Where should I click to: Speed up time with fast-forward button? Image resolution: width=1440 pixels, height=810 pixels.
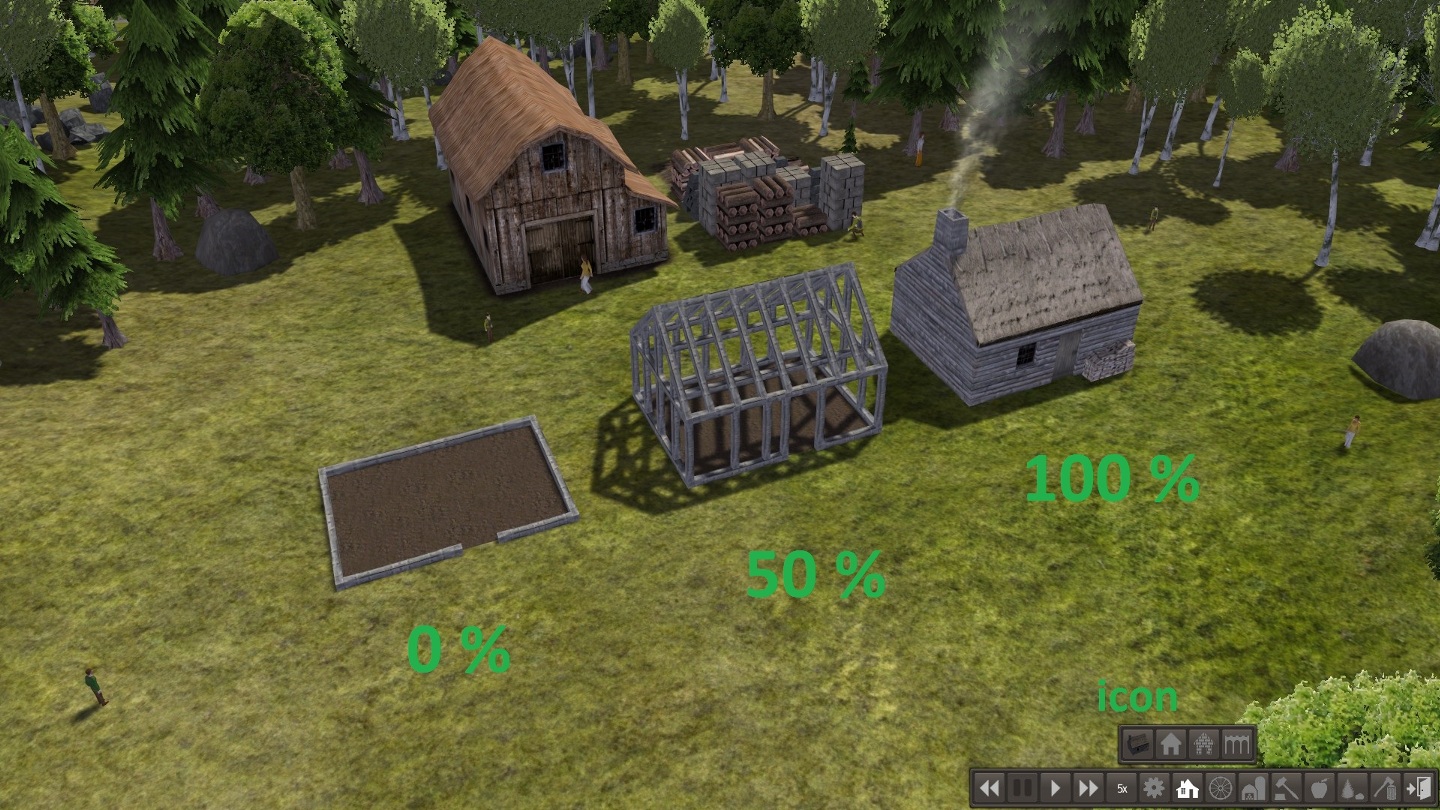(1088, 788)
